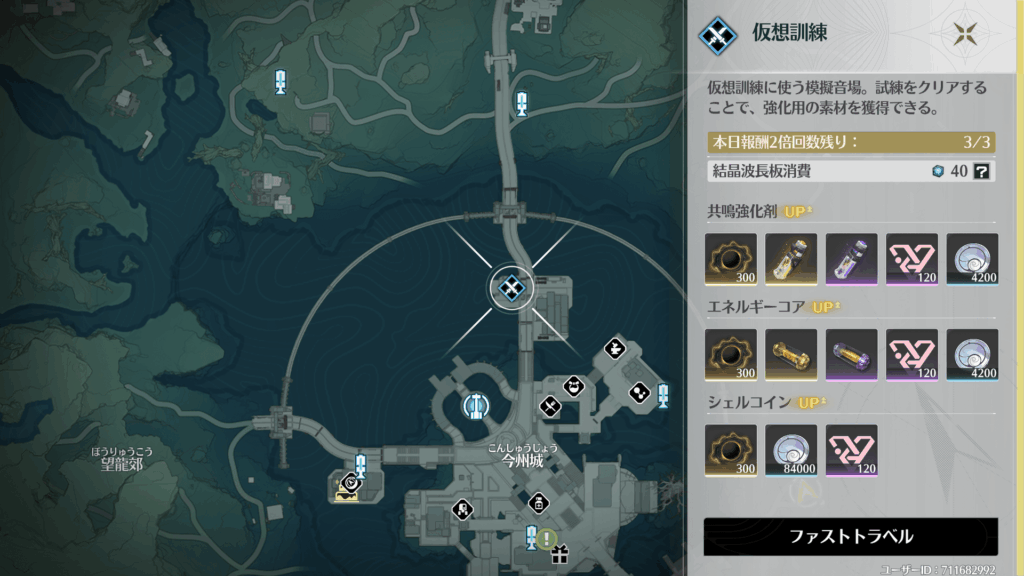The height and width of the screenshot is (576, 1024).
Task: Choose the teleport beacon in the northwest forest
Action: (x=281, y=82)
